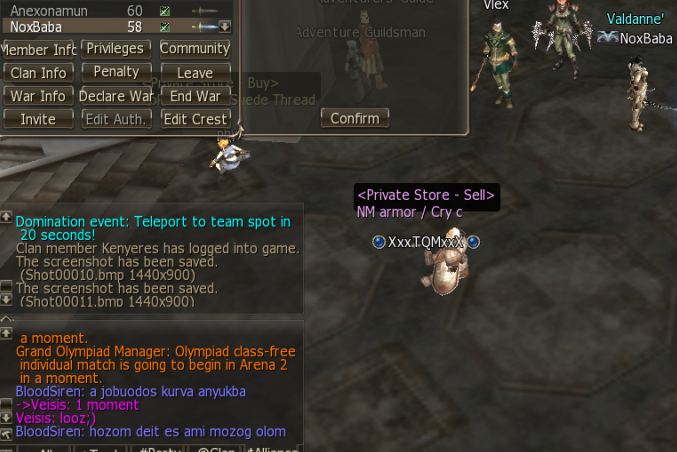Confirm the Adventure Guildsman dialog
The image size is (677, 452).
pos(355,118)
